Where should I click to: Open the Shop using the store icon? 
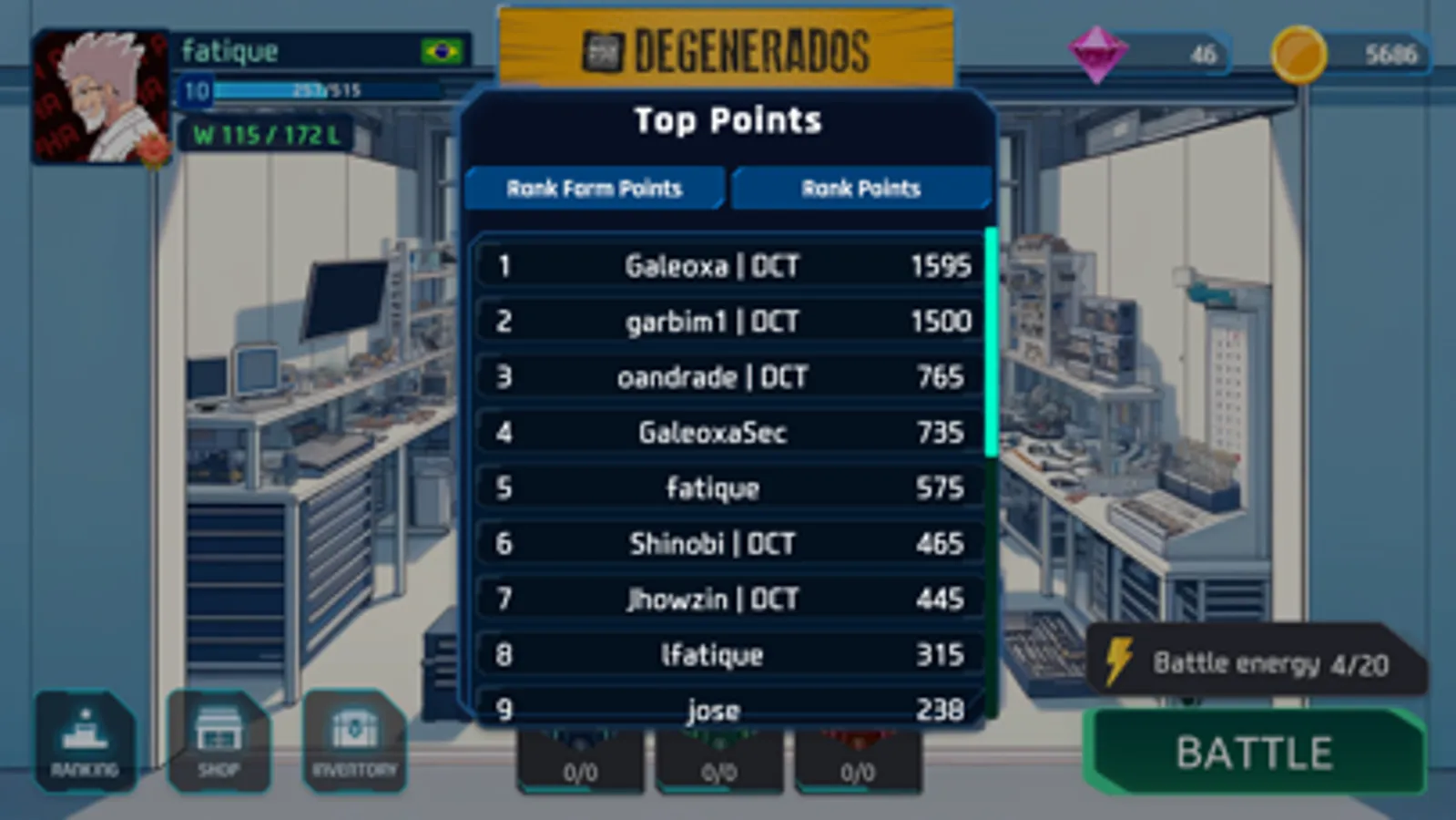click(x=219, y=740)
